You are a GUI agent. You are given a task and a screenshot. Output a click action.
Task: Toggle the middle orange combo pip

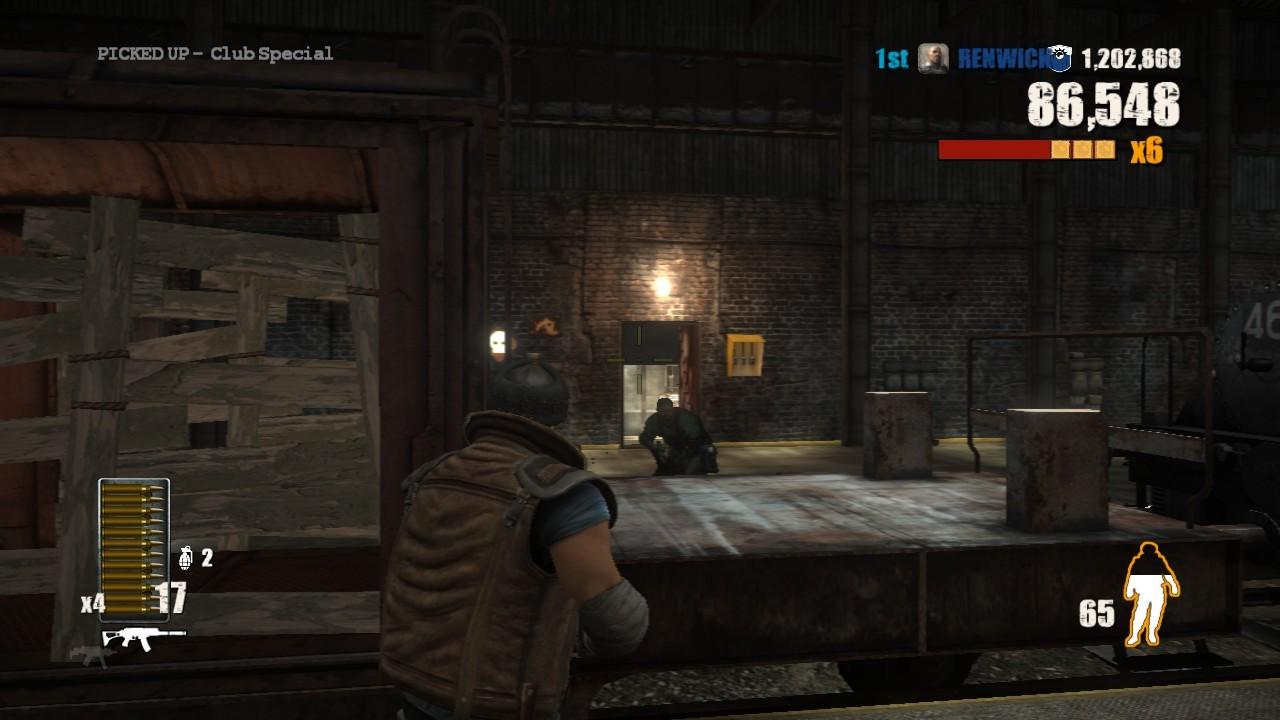[1083, 150]
